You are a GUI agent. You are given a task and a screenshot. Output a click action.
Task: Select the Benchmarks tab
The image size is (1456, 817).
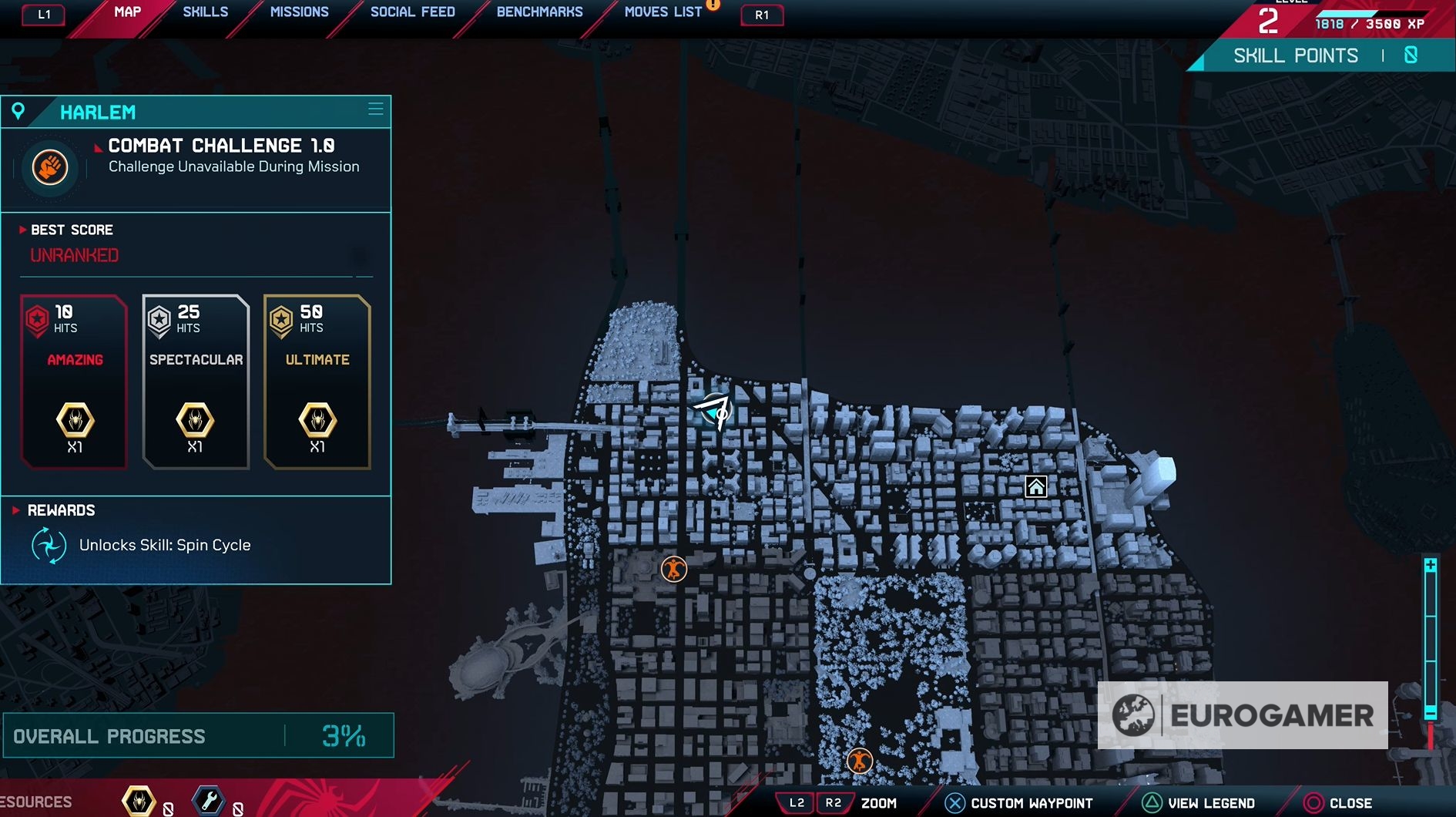pos(539,12)
